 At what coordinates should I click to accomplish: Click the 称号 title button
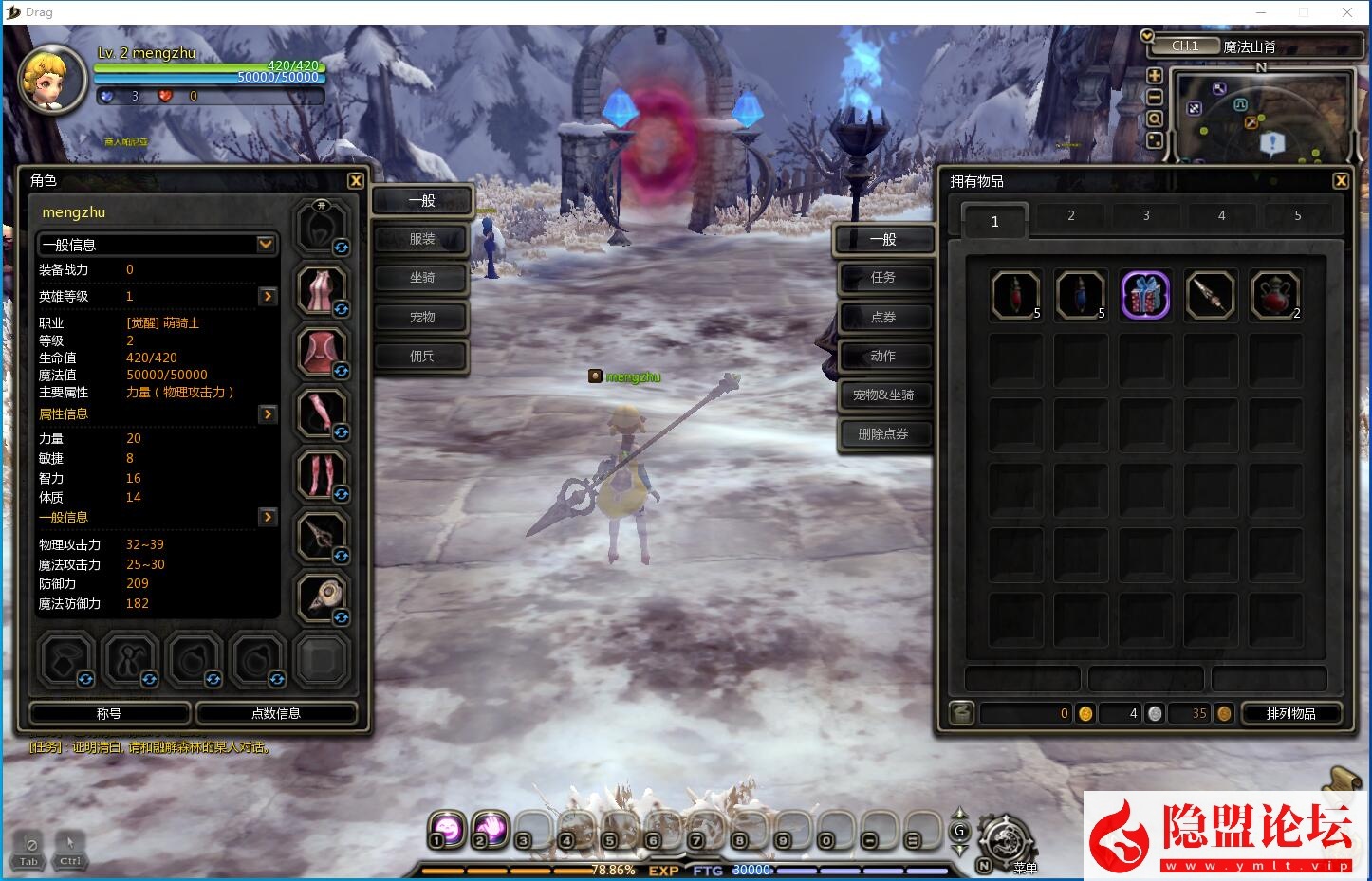pos(110,713)
